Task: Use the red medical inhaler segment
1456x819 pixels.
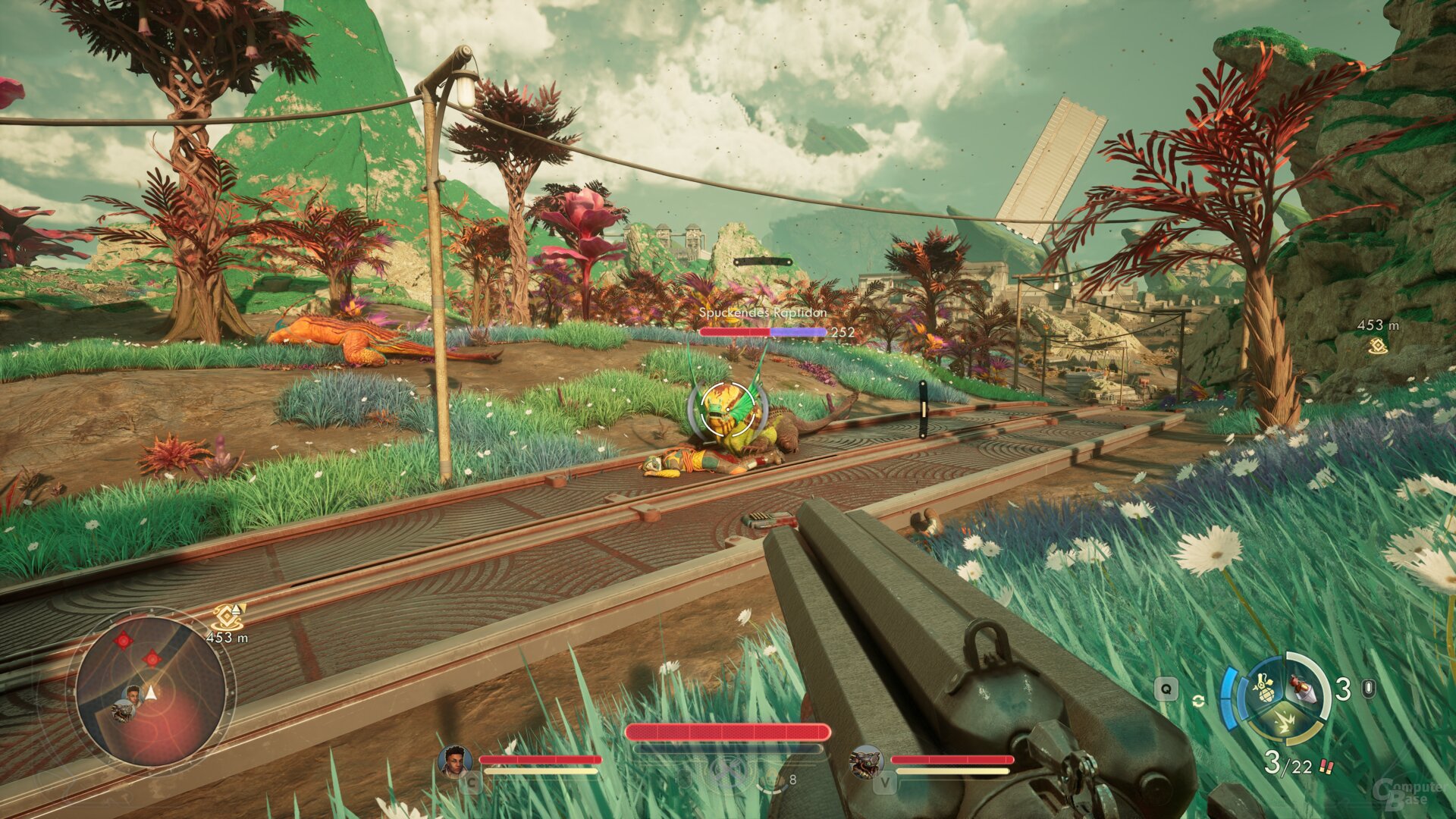Action: (x=1303, y=688)
